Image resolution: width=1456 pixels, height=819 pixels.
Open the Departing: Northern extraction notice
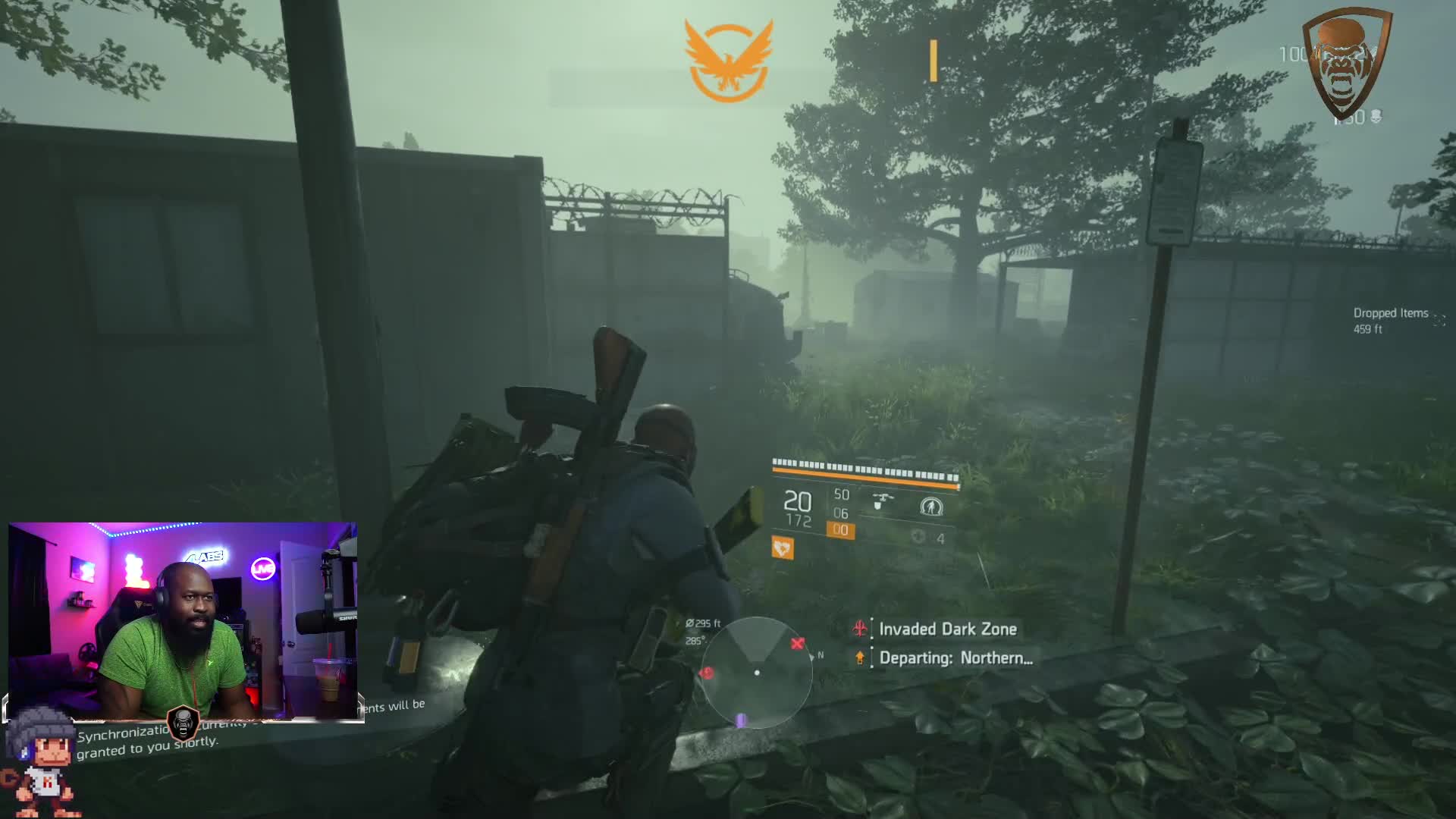point(955,657)
